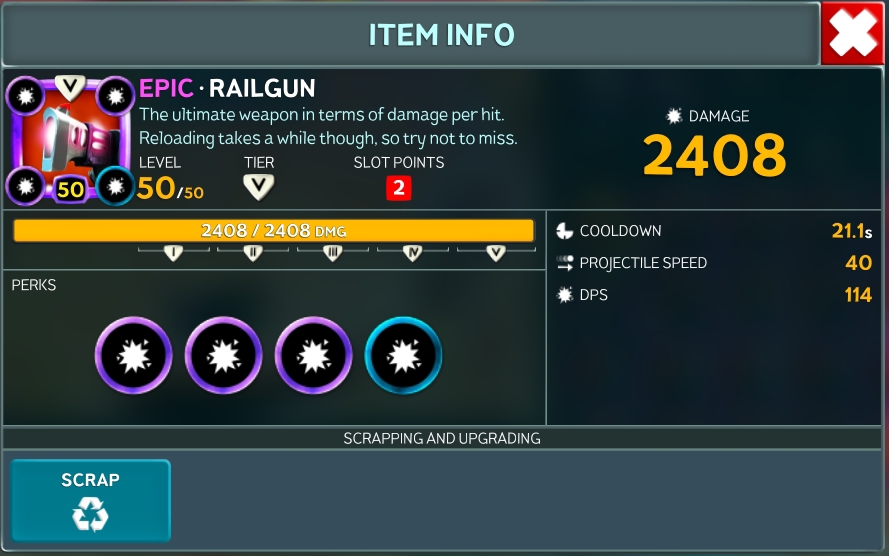Click the Railgun item thumbnail

click(70, 139)
